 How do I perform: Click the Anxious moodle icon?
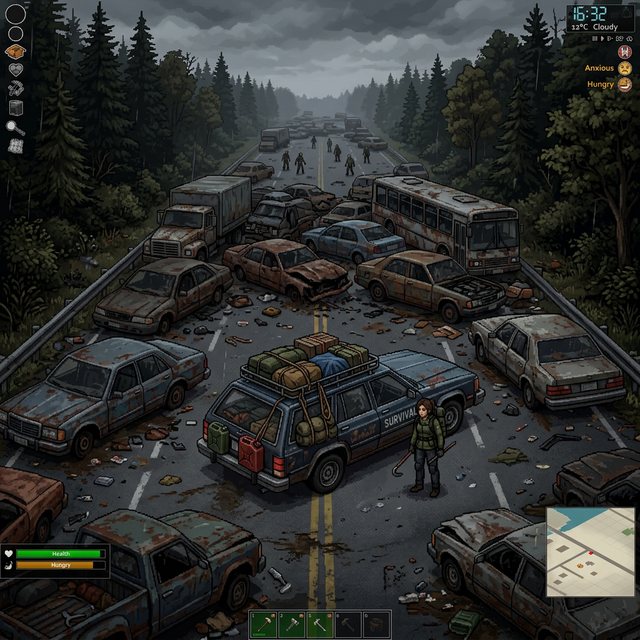tap(624, 68)
